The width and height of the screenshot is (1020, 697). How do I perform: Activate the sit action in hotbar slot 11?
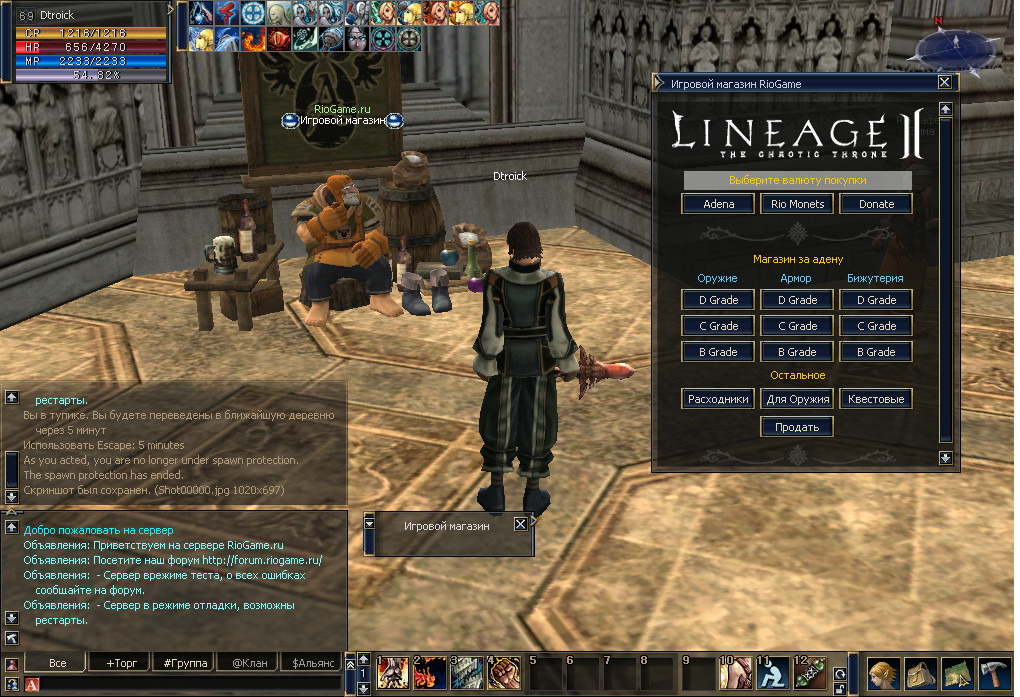click(770, 672)
